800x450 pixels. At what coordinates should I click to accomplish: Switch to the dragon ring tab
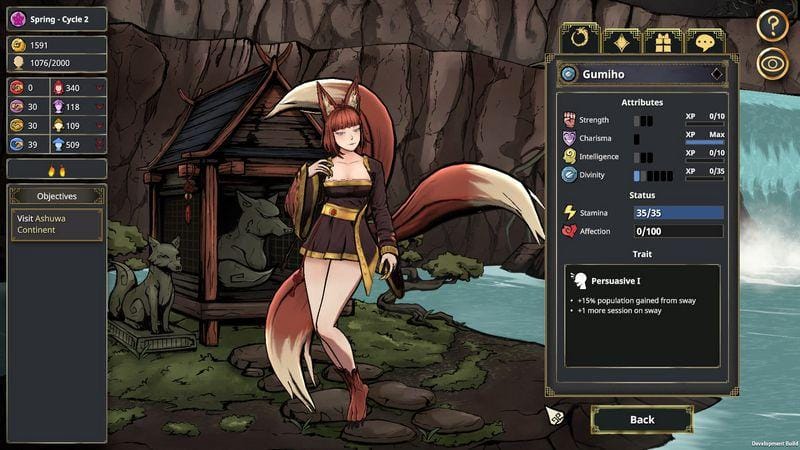tap(580, 40)
